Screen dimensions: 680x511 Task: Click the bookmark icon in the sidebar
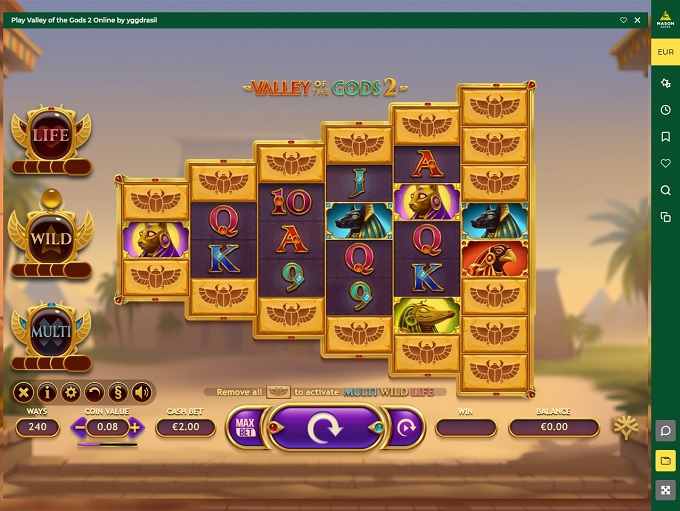[x=665, y=136]
